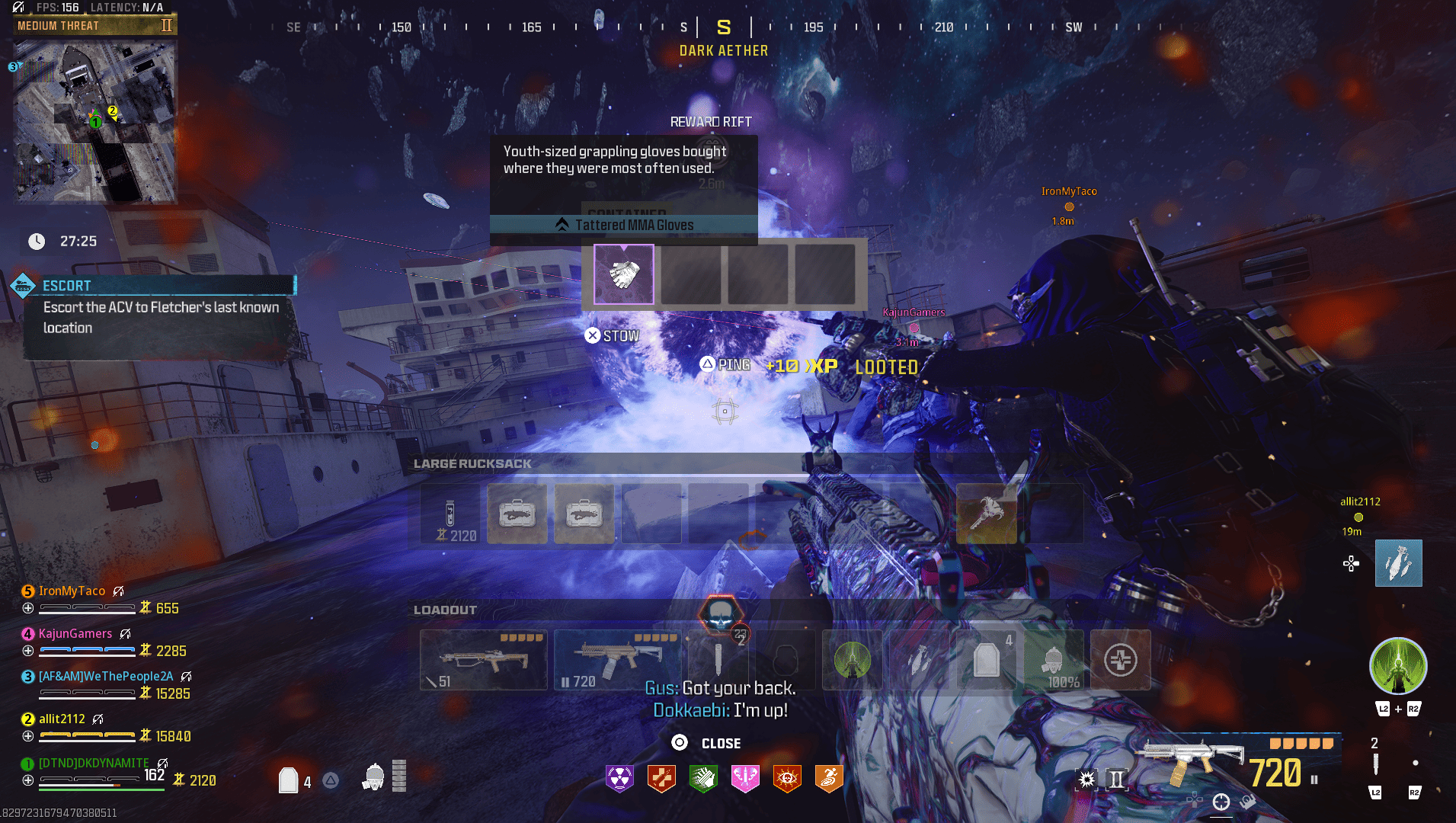Choose the golden key item in rucksack
The width and height of the screenshot is (1456, 823).
[986, 514]
